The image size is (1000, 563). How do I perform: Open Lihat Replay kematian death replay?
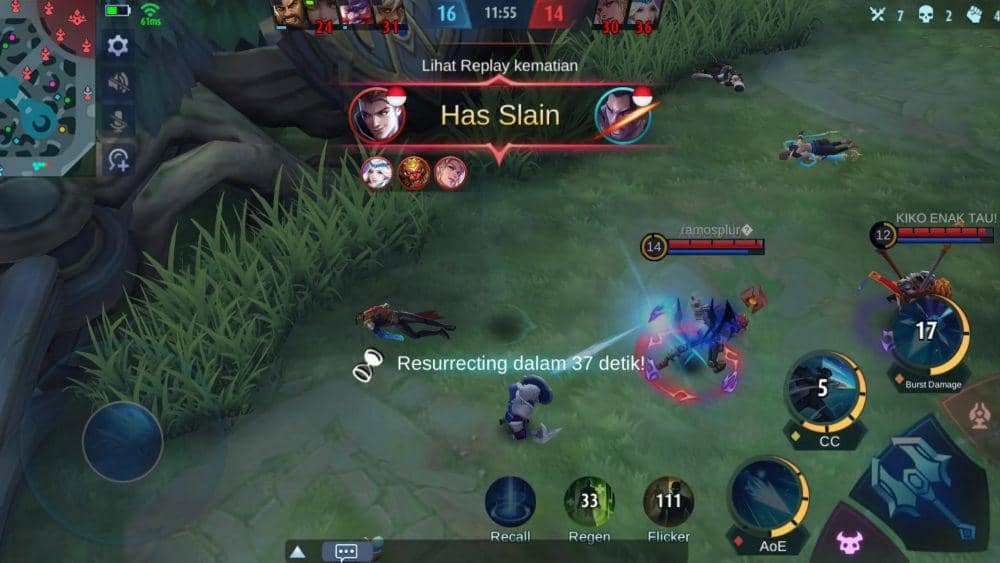click(499, 66)
